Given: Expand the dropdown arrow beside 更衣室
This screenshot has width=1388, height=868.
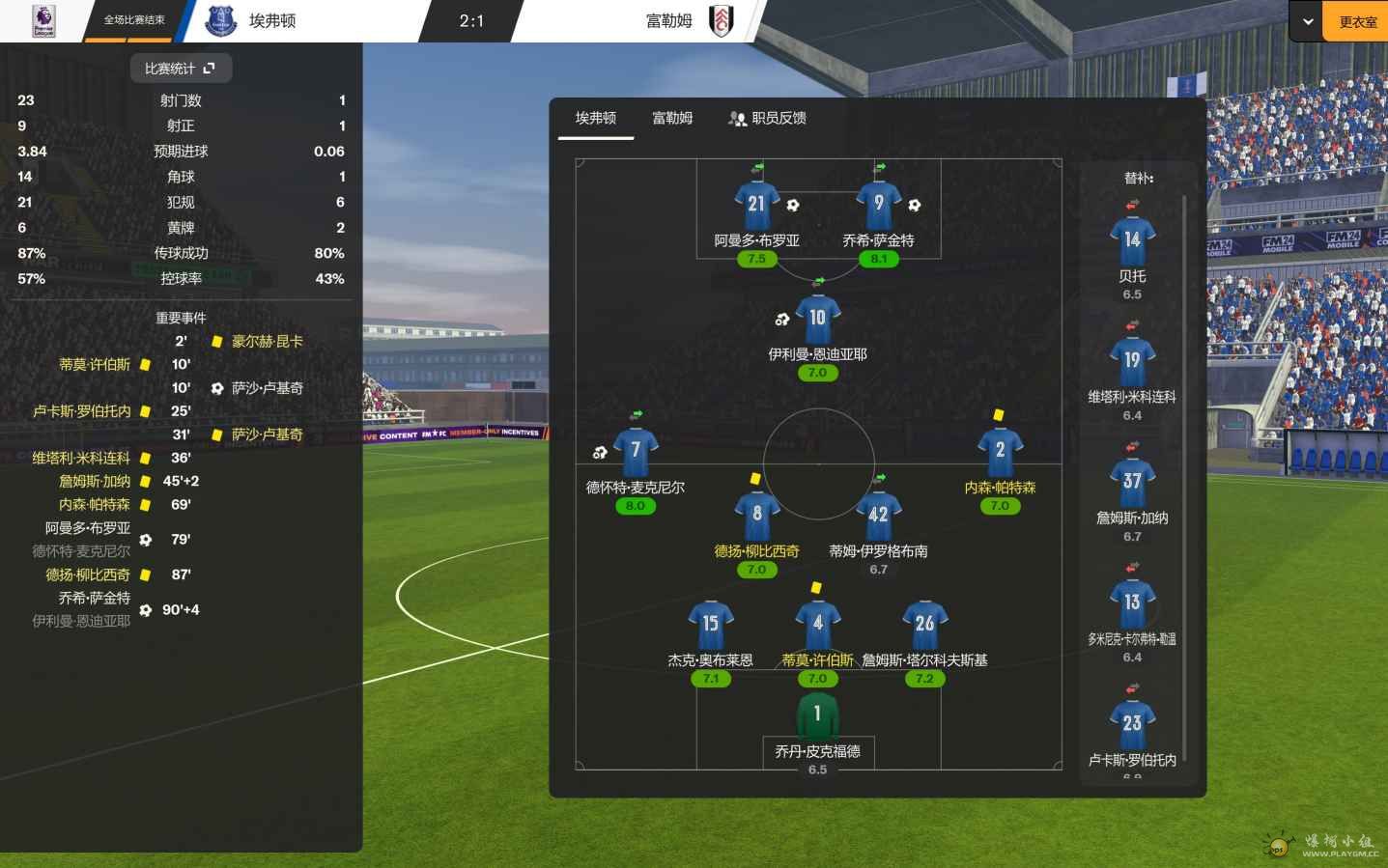Looking at the screenshot, I should point(1308,21).
